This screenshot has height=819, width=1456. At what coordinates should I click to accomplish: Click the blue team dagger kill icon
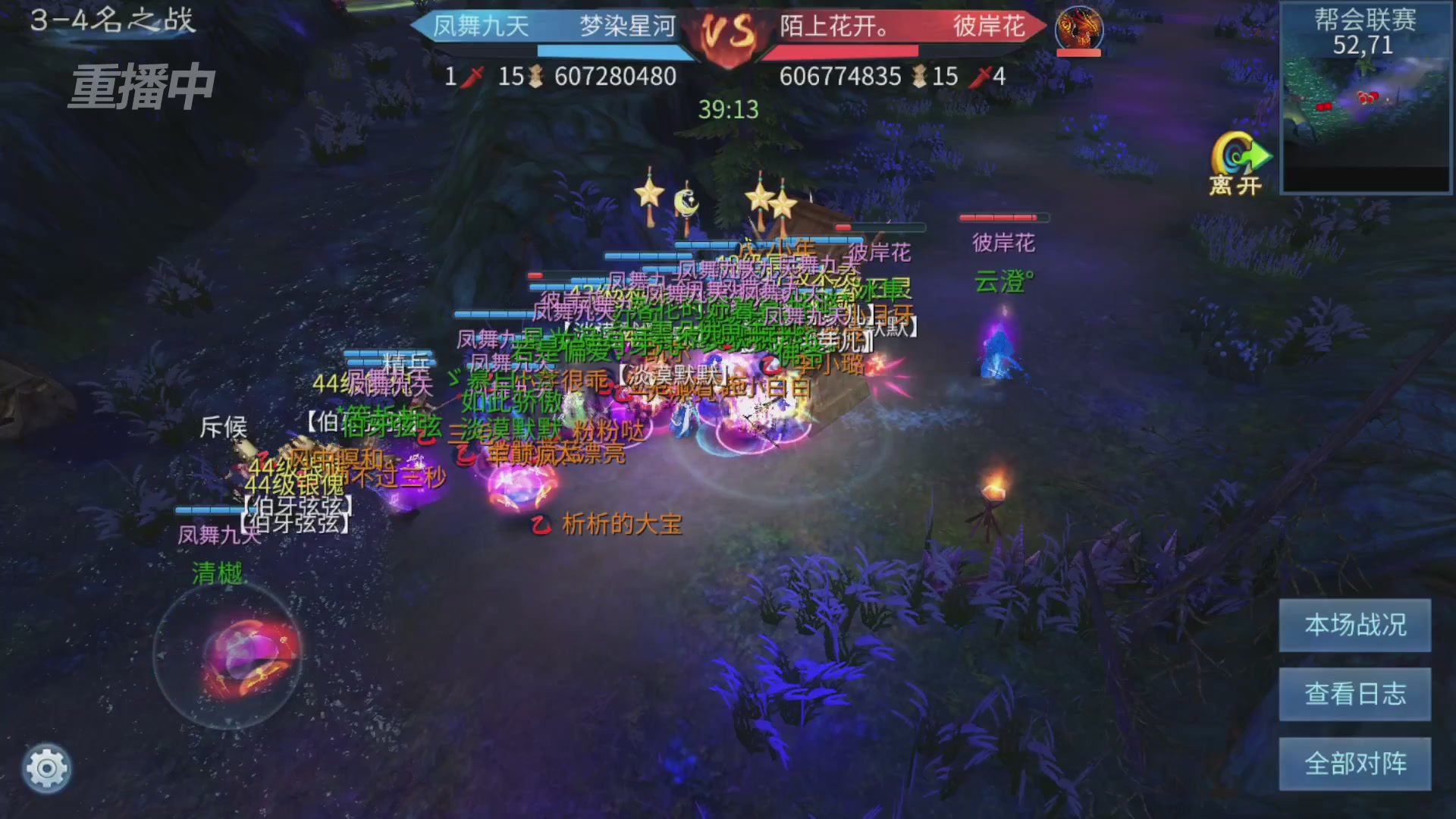pos(470,77)
